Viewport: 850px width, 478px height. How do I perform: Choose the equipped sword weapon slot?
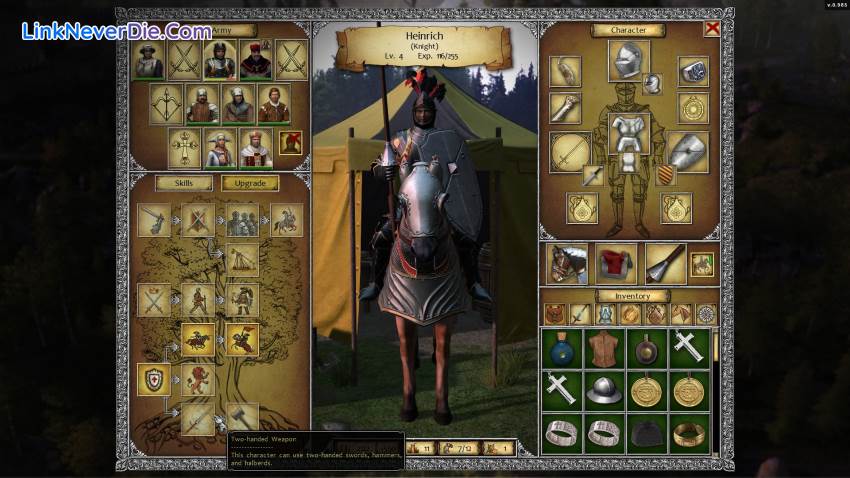569,151
